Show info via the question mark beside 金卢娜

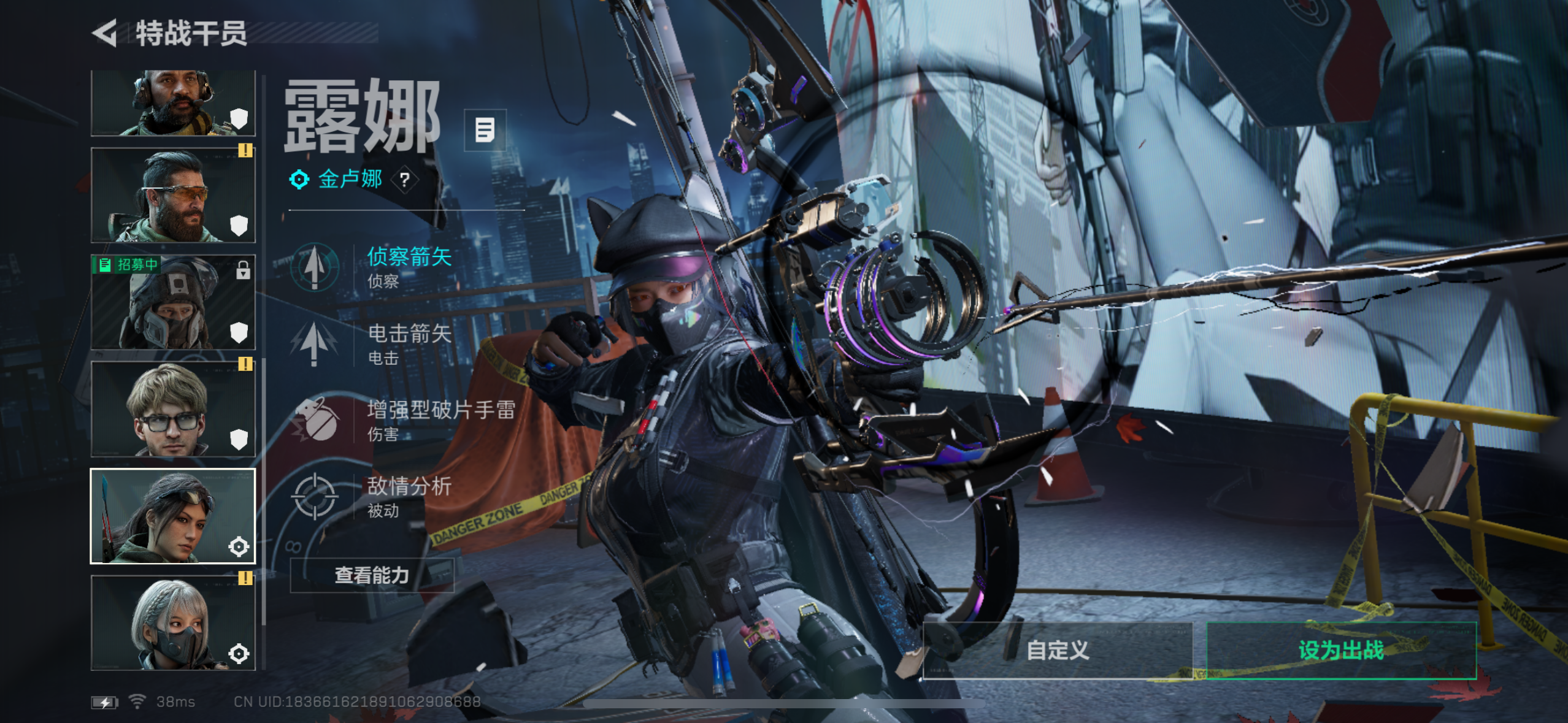(404, 180)
